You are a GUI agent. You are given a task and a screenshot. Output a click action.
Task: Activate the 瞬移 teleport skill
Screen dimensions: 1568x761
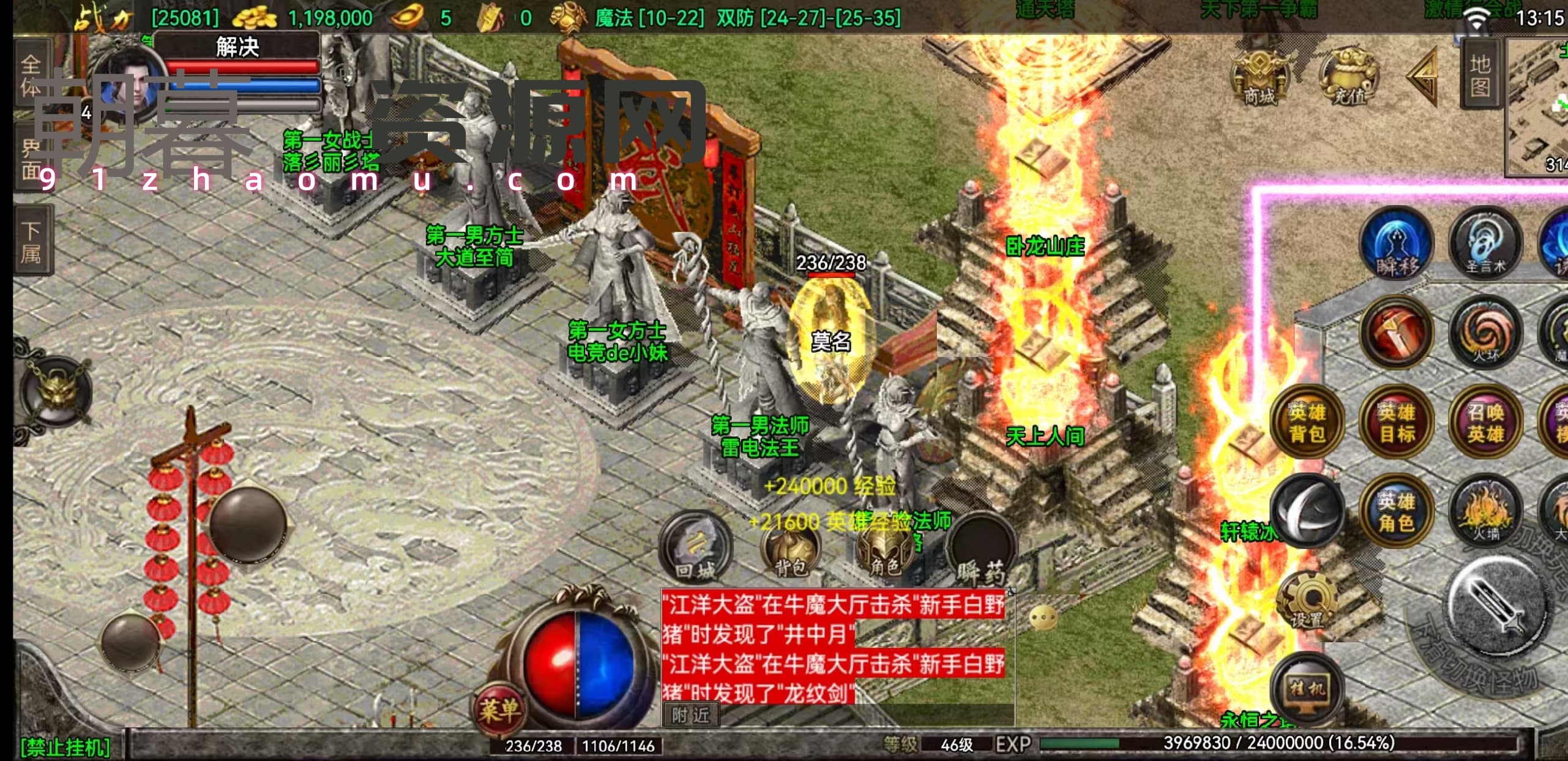(x=1397, y=245)
